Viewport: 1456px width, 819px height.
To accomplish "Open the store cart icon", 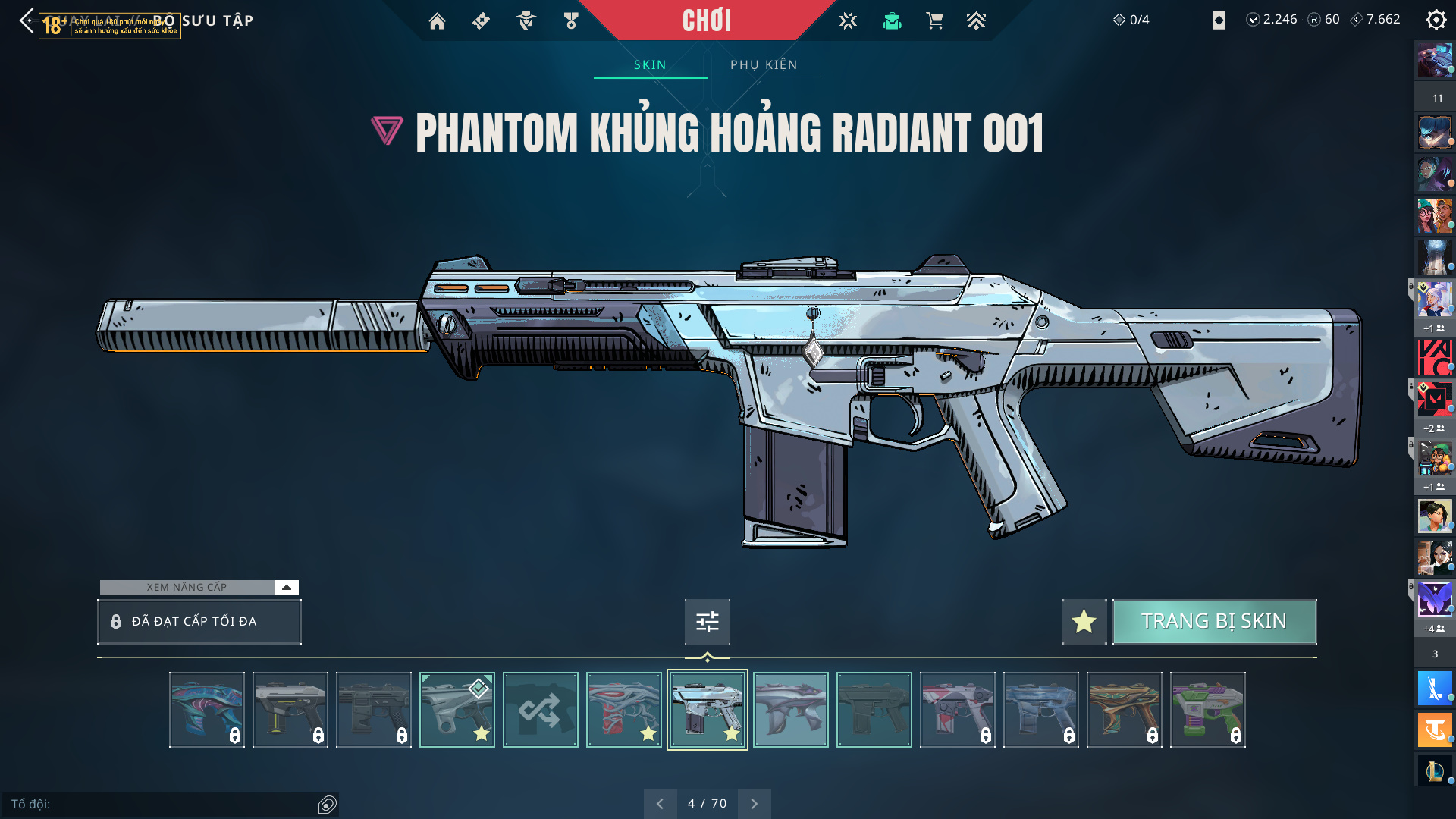I will coord(934,21).
